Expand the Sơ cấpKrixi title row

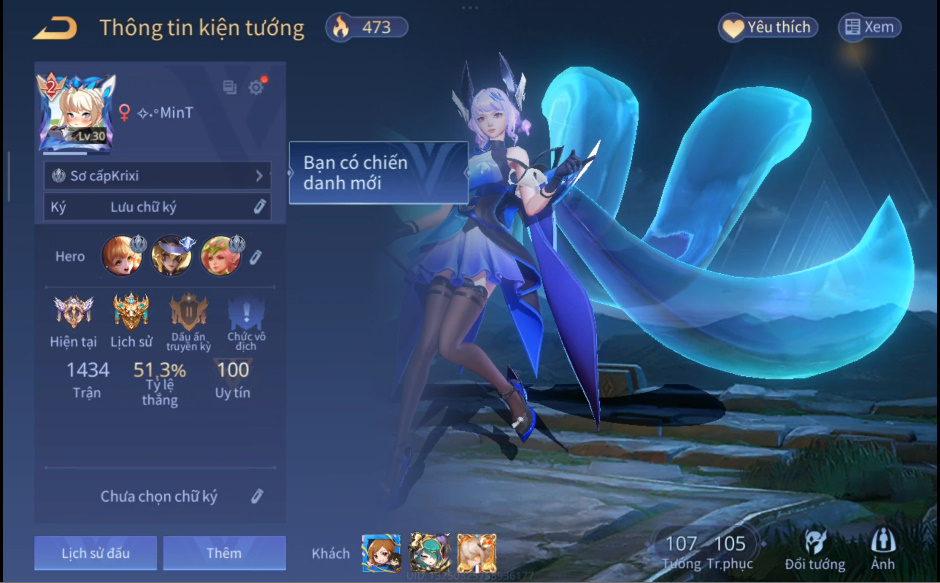coord(158,176)
